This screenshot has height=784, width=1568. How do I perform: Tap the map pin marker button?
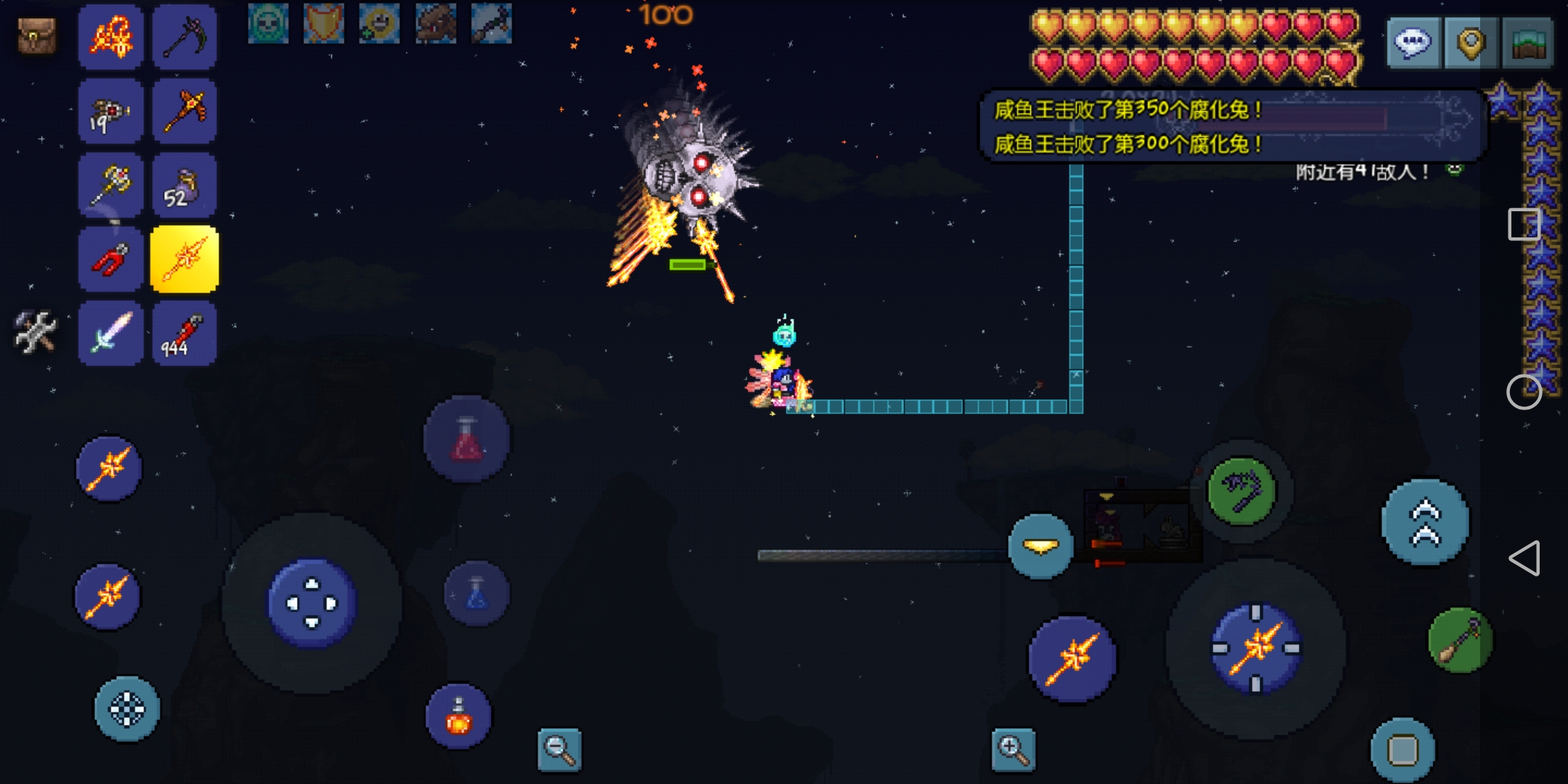pyautogui.click(x=1471, y=44)
